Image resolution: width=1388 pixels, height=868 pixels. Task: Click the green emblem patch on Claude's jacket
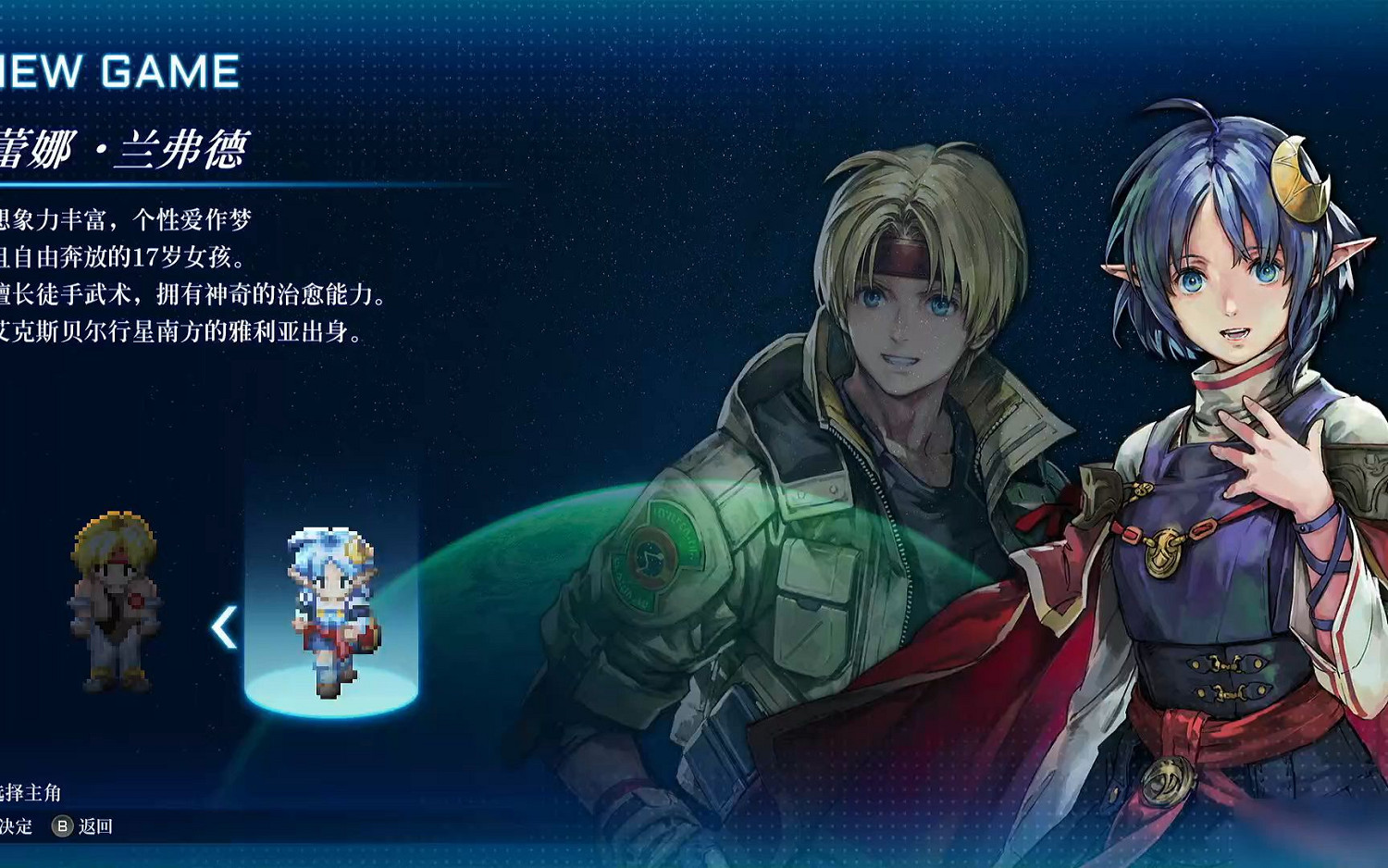coord(653,557)
